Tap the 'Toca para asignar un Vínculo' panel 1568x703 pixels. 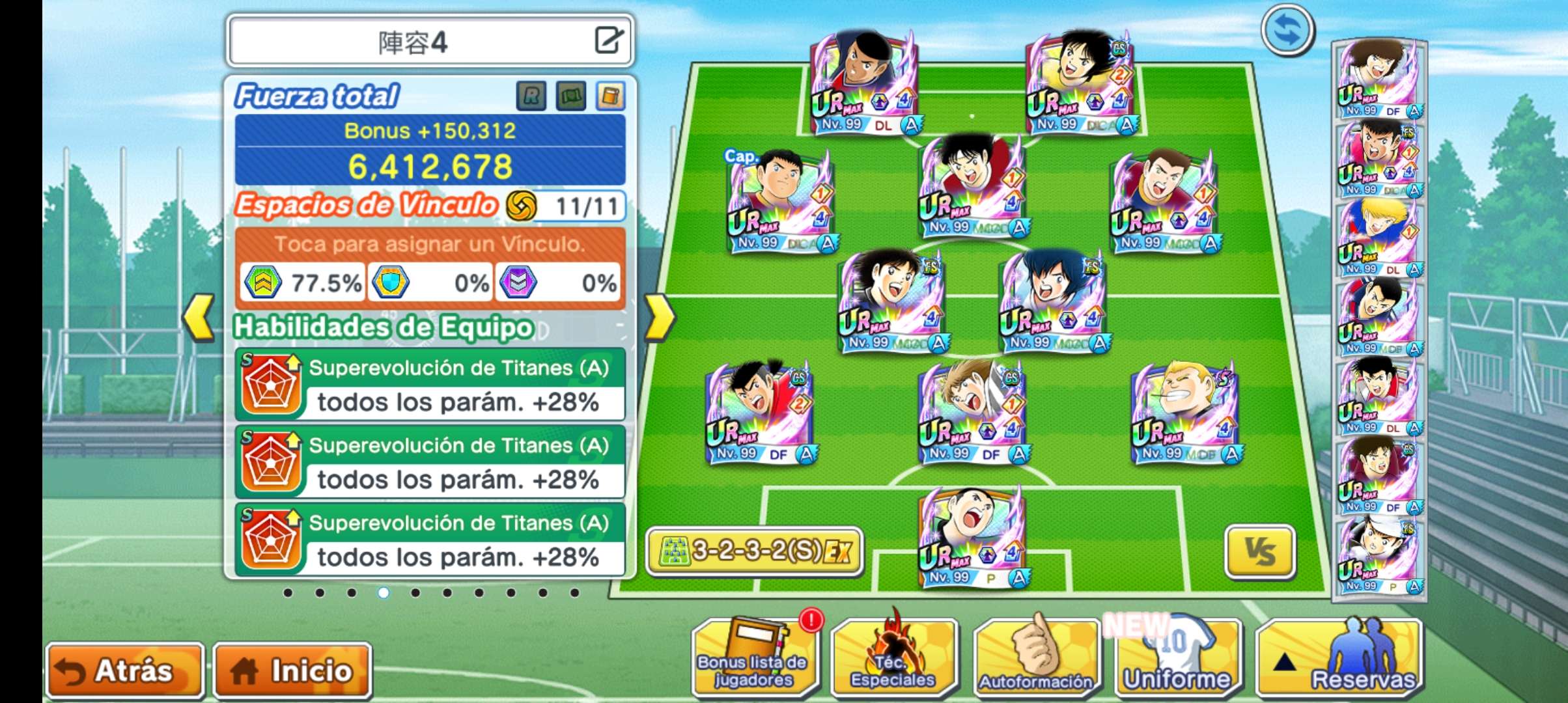click(430, 245)
